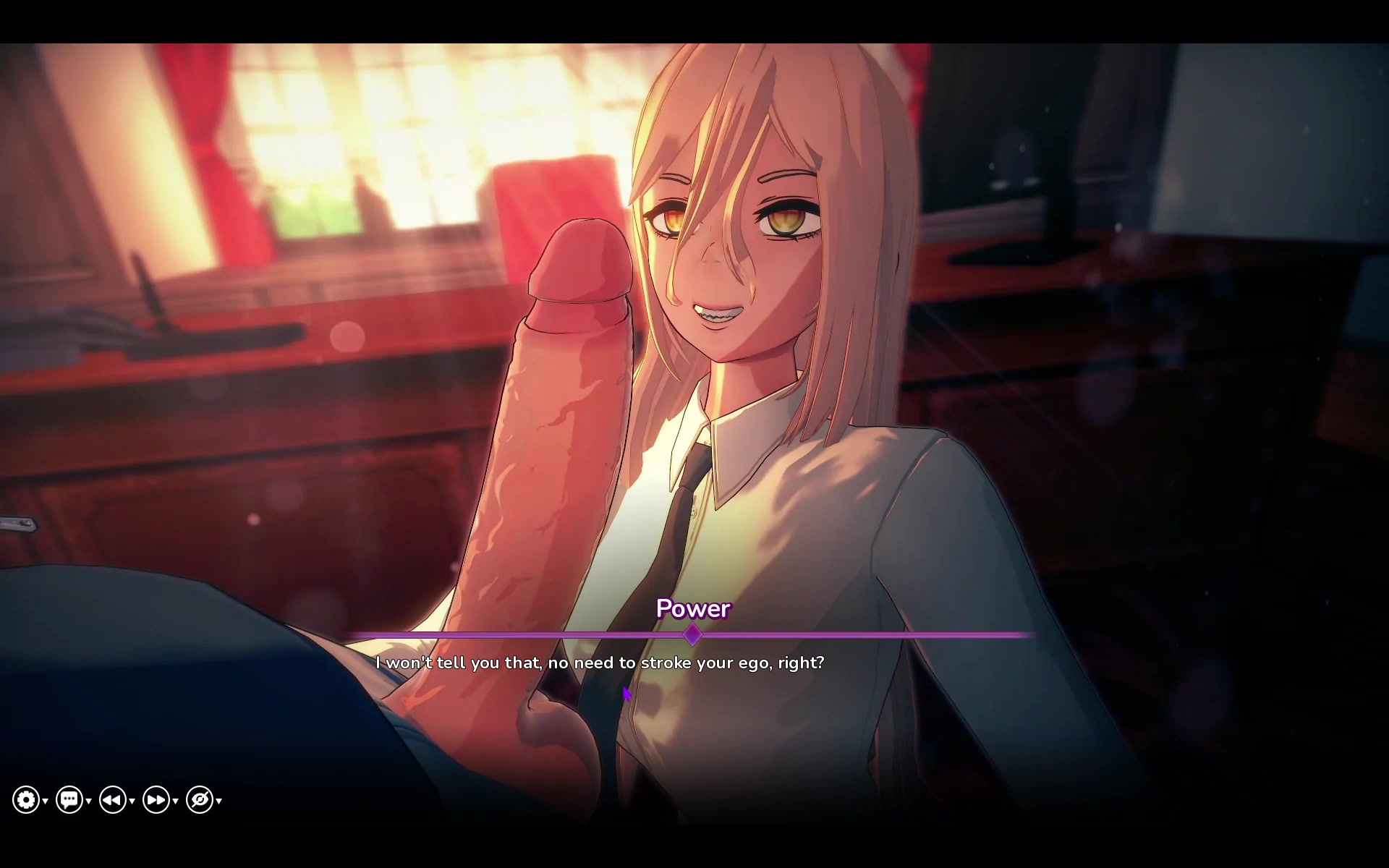Open the gear settings icon

pyautogui.click(x=26, y=800)
